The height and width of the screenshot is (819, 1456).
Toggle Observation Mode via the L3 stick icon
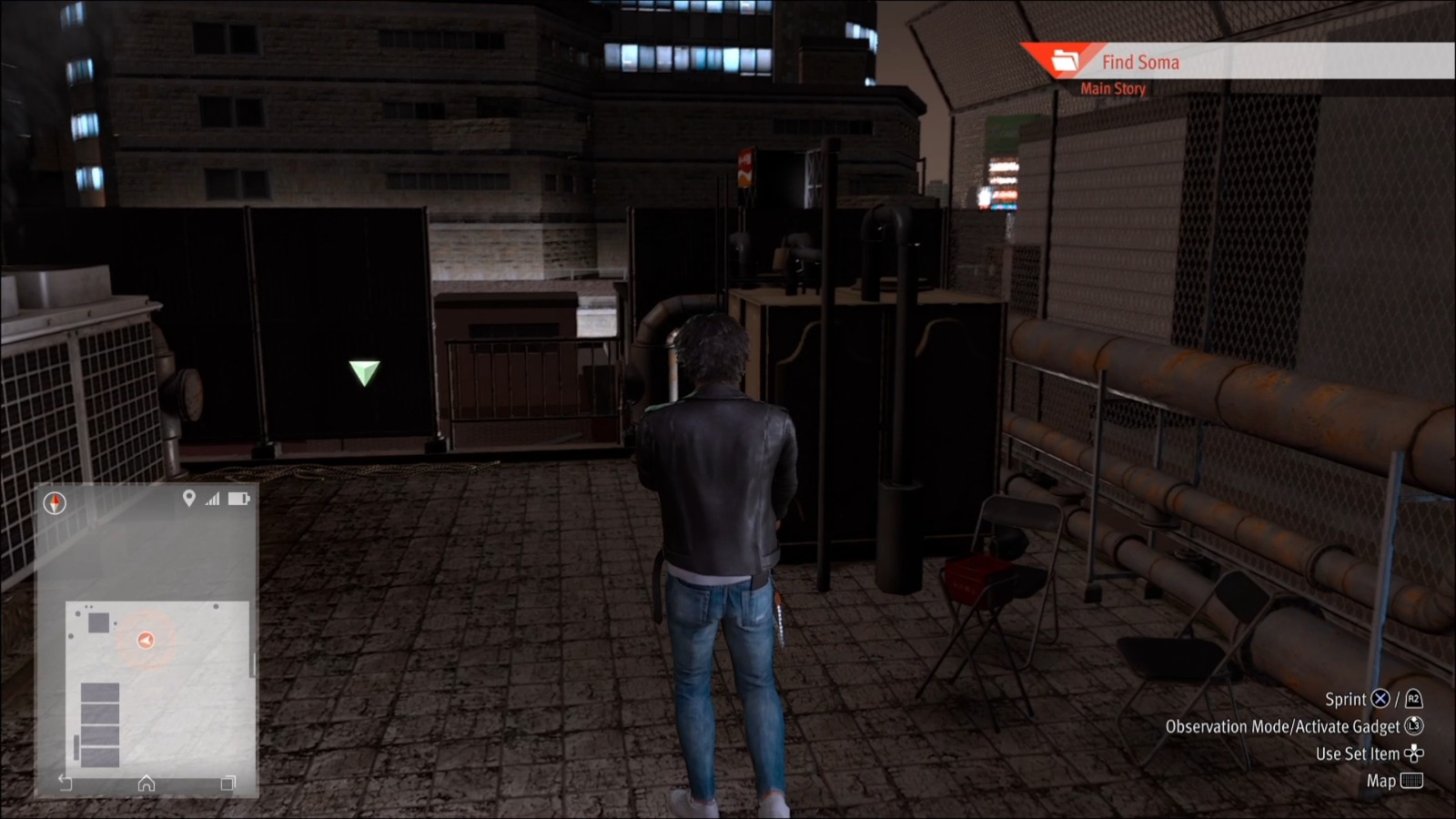[1413, 727]
